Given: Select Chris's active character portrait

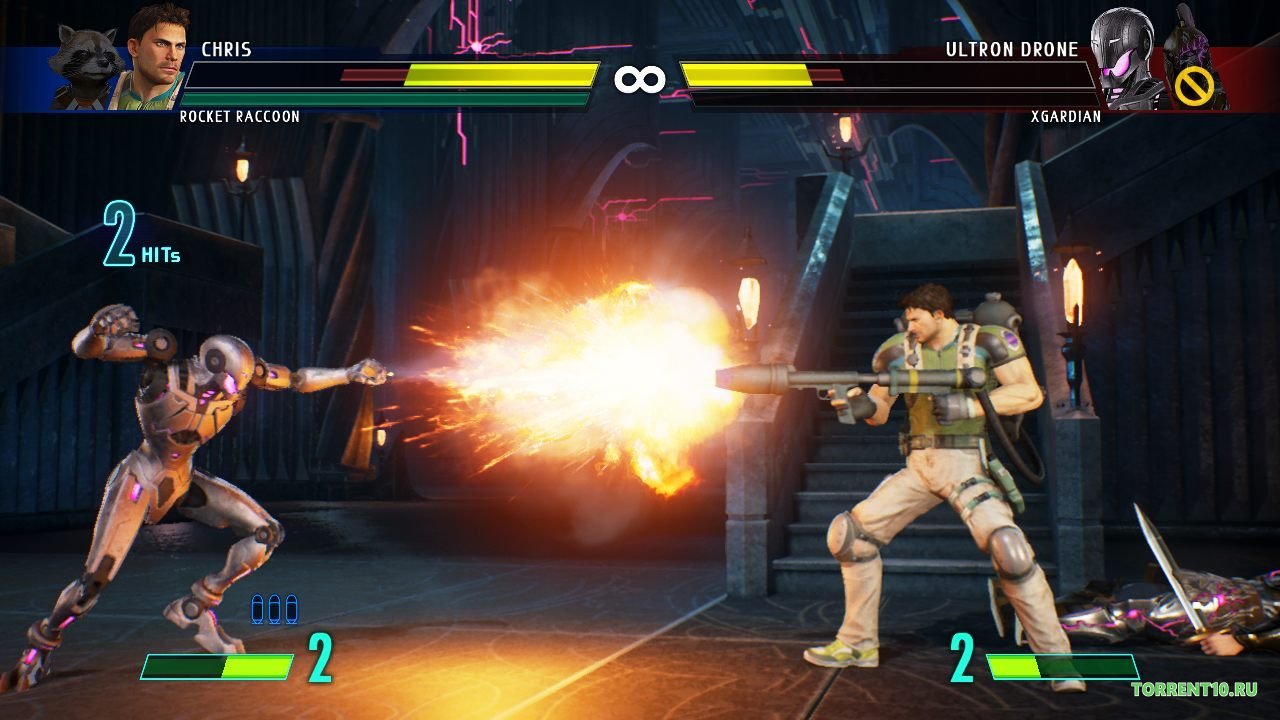Looking at the screenshot, I should coord(150,55).
